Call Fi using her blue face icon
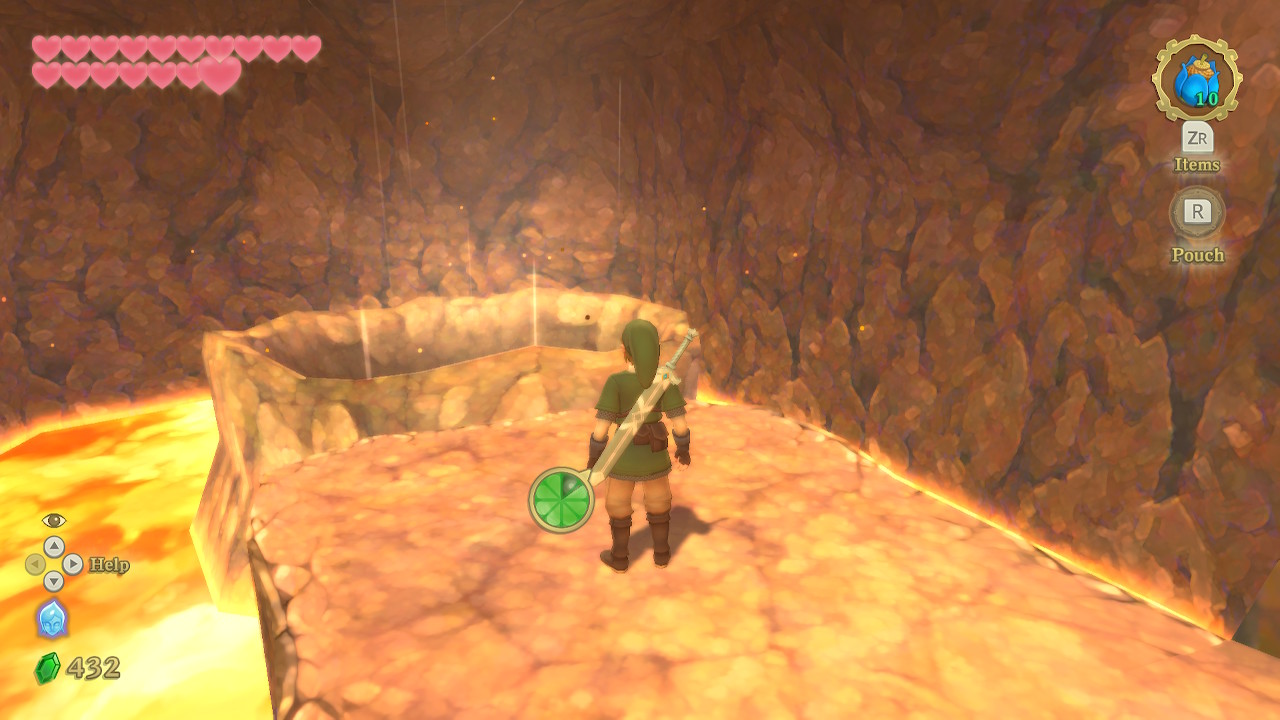This screenshot has height=720, width=1280. coord(52,618)
